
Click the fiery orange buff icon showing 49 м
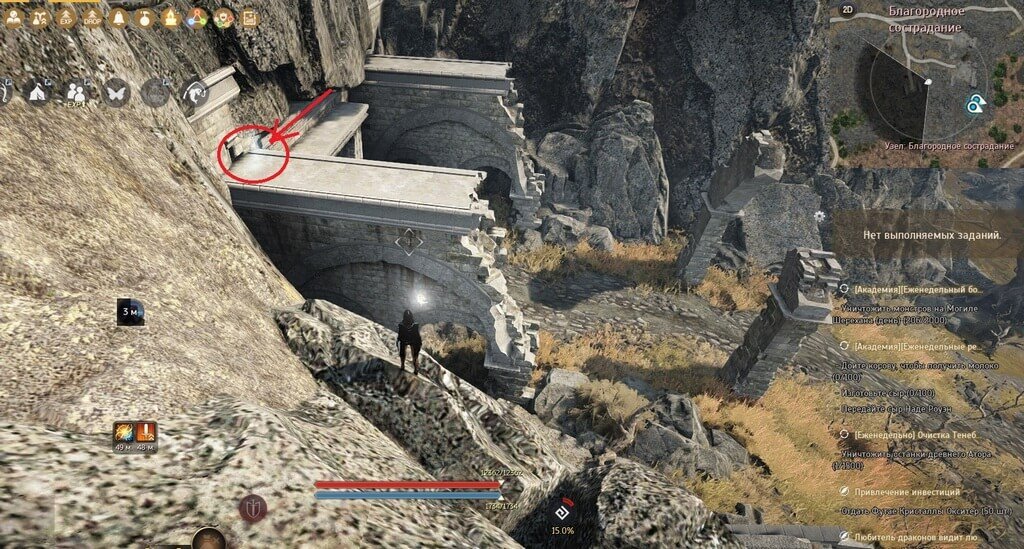point(123,433)
